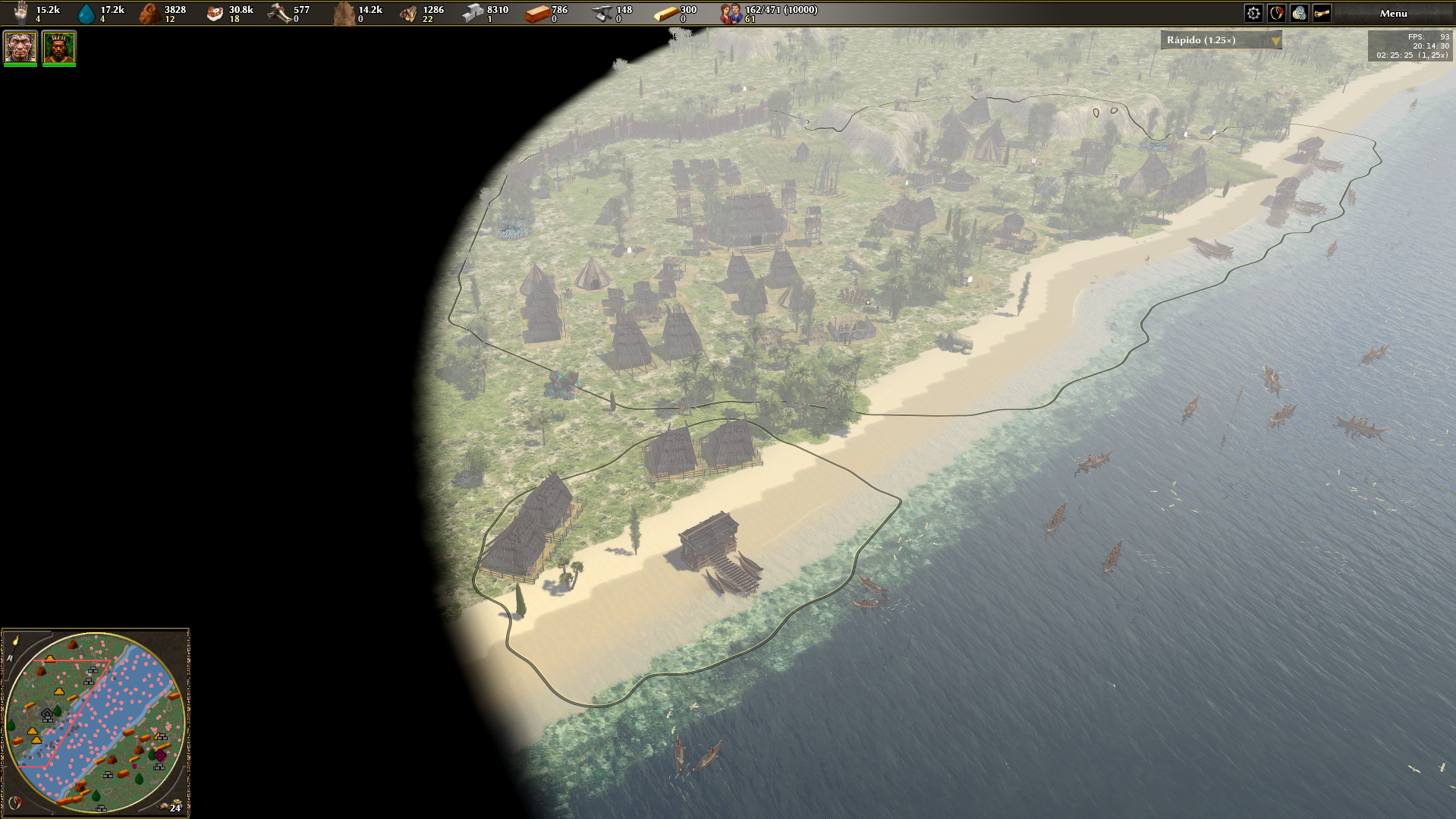Click the ring icon at the minimap corner

(x=14, y=802)
